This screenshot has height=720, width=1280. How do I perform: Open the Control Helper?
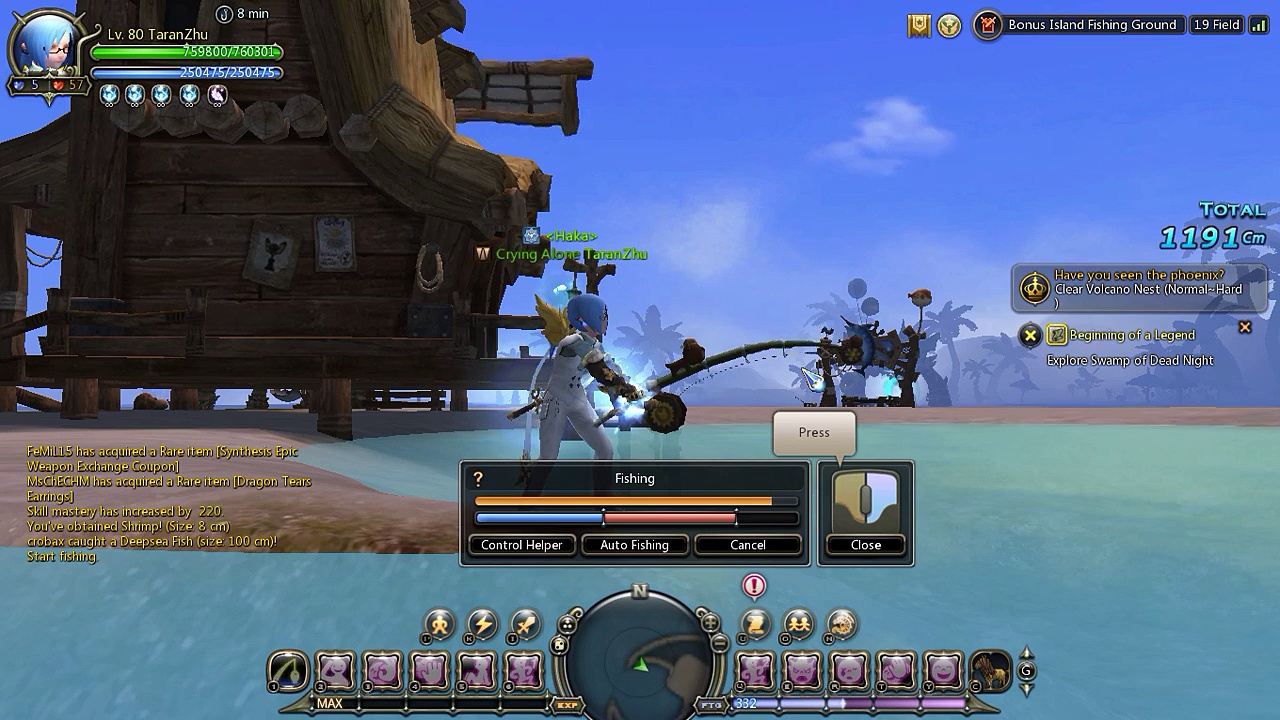(x=521, y=545)
